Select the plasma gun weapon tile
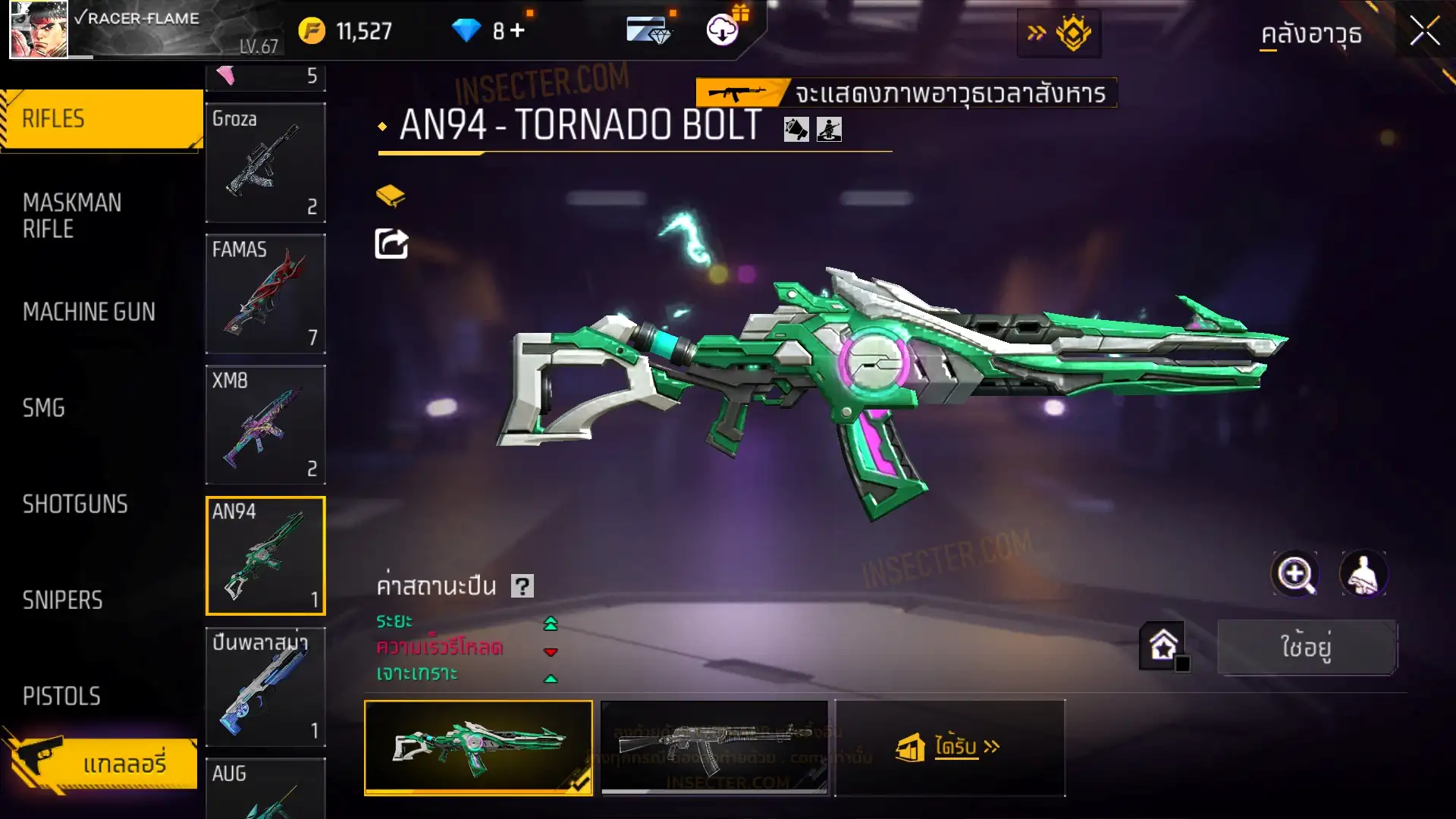1456x819 pixels. 265,686
